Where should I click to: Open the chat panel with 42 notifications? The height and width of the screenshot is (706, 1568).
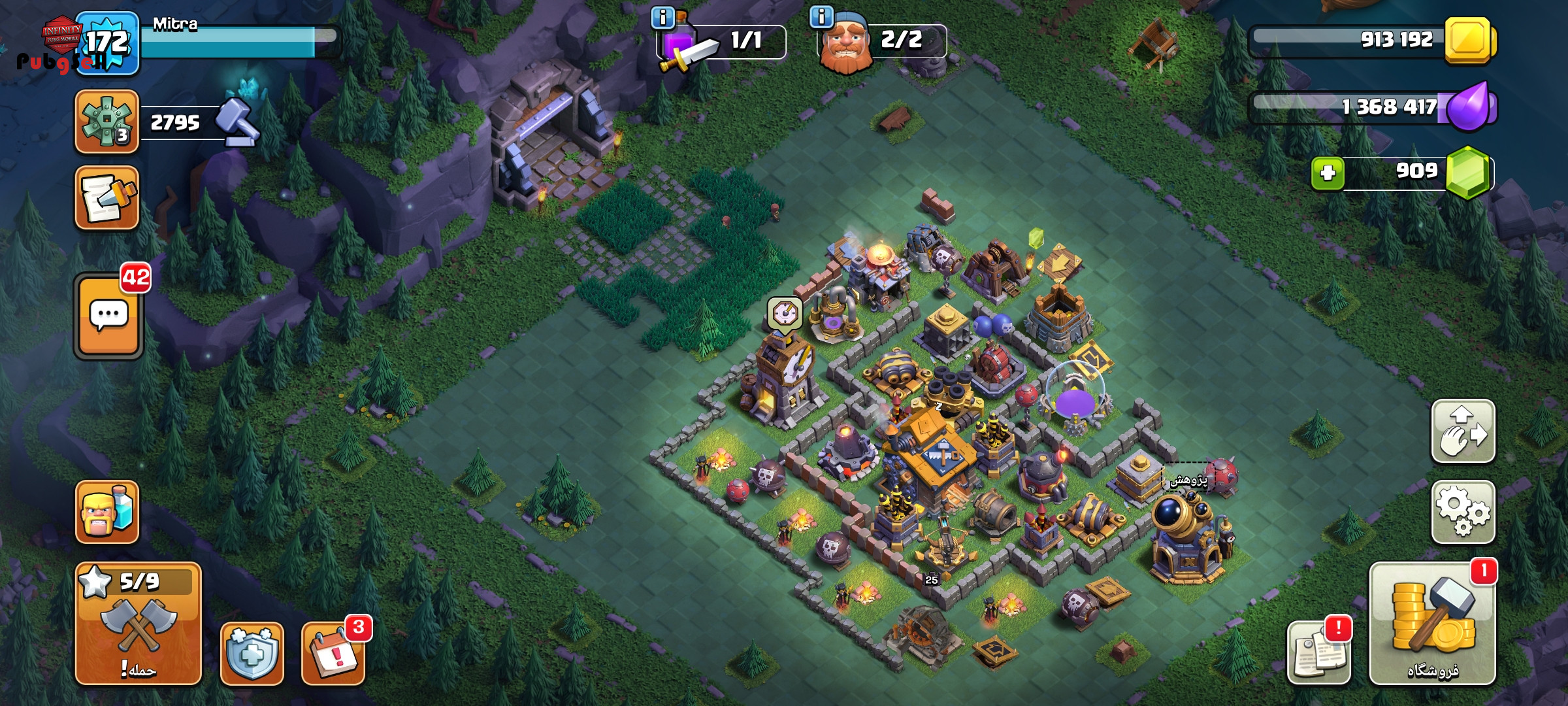pos(108,316)
